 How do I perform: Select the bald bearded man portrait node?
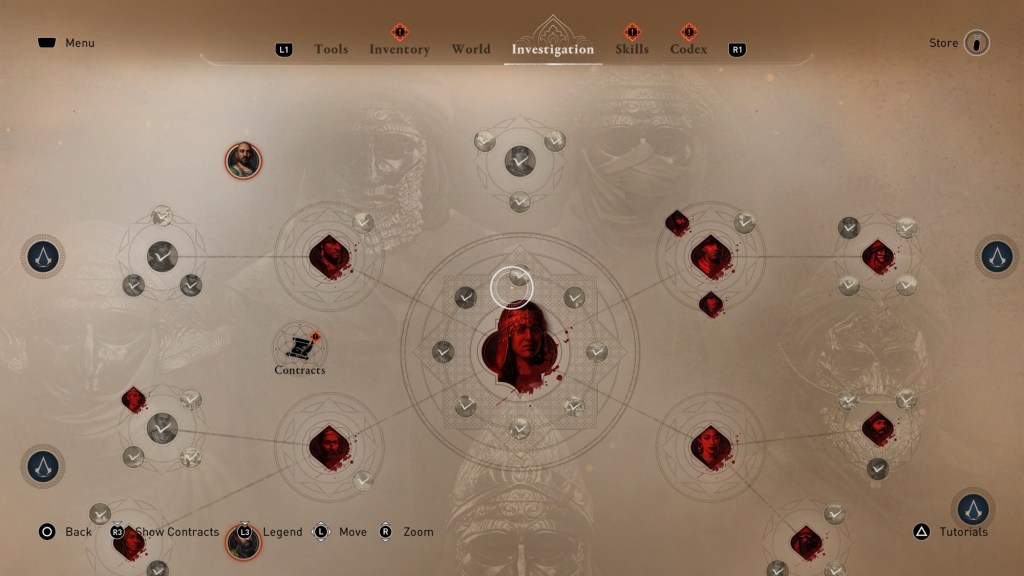pos(243,160)
